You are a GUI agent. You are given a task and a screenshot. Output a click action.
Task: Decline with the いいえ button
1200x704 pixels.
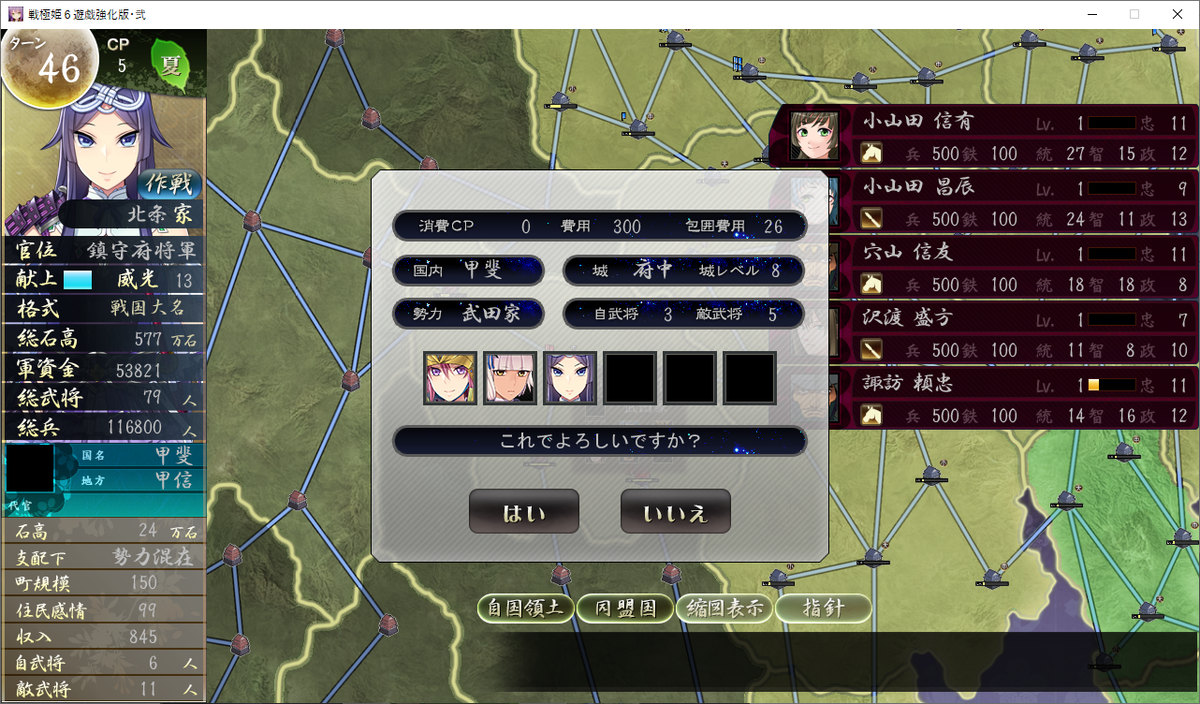coord(675,512)
